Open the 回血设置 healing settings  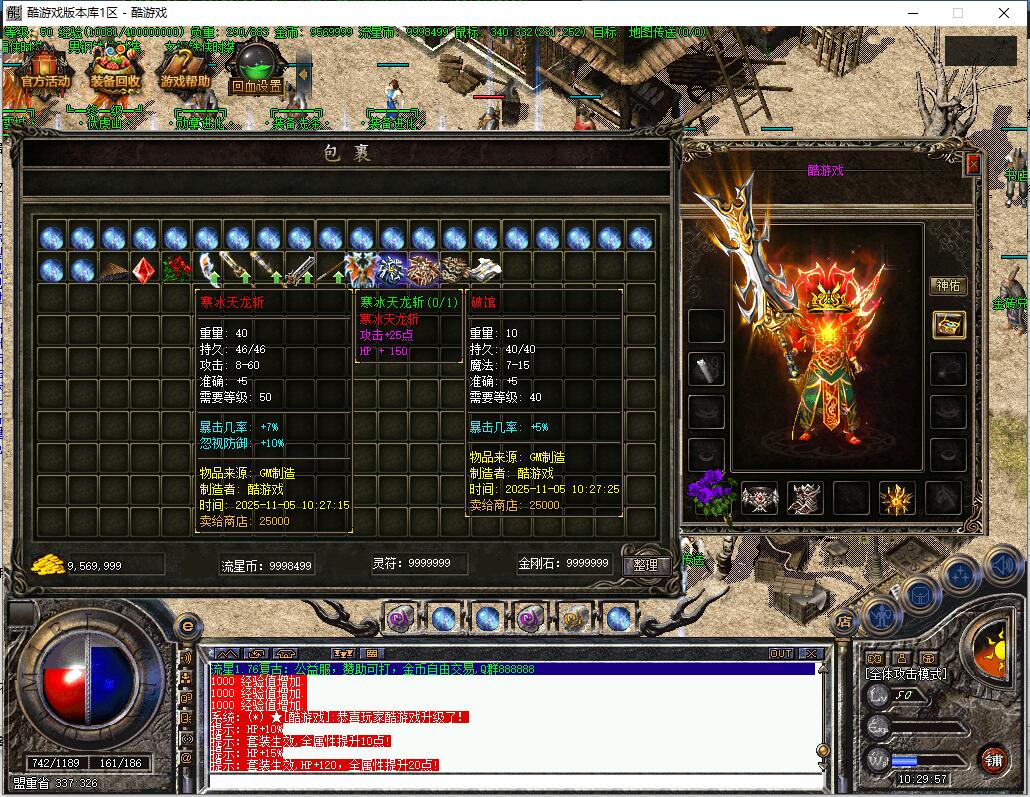[x=257, y=72]
